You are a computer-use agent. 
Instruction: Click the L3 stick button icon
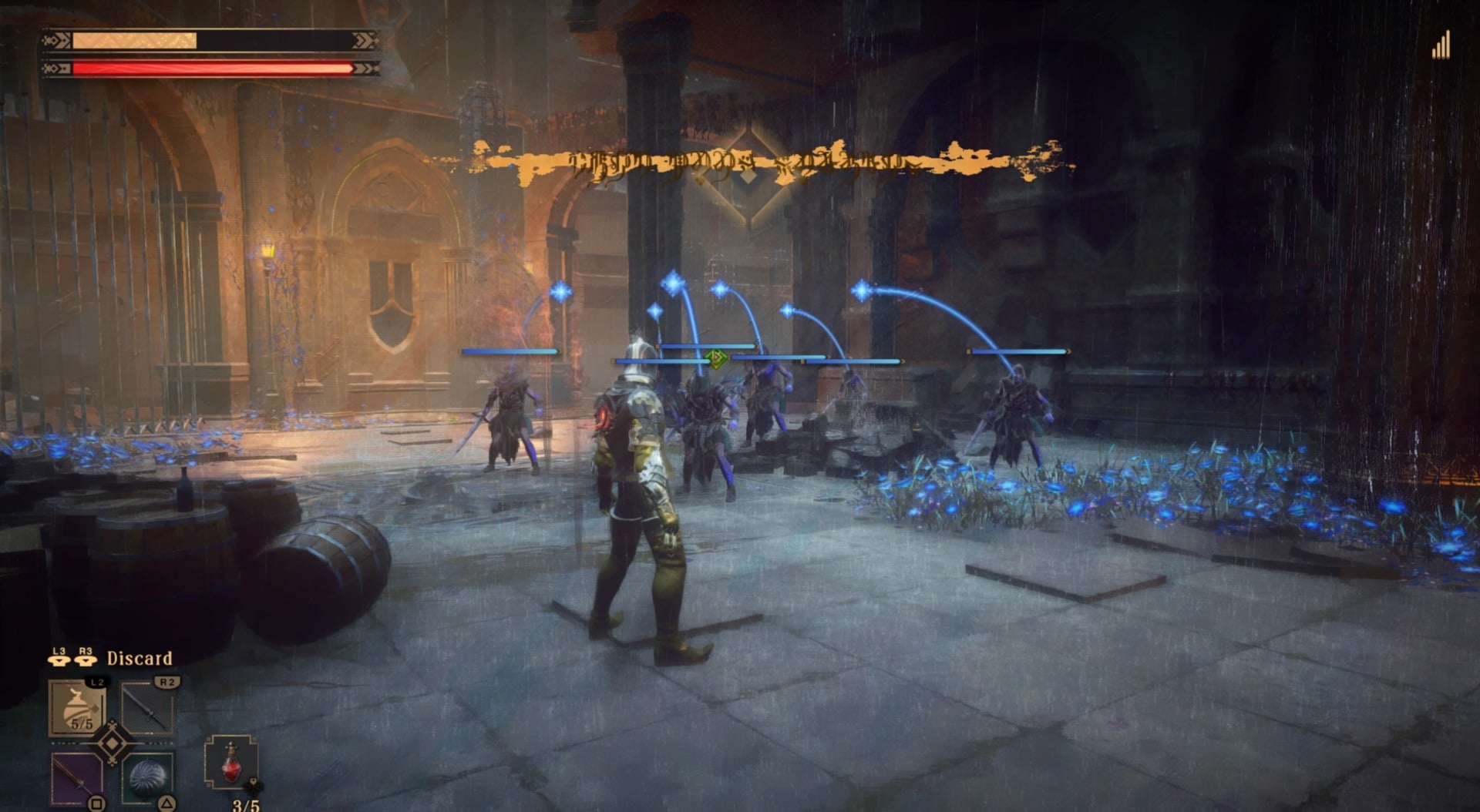[58, 659]
